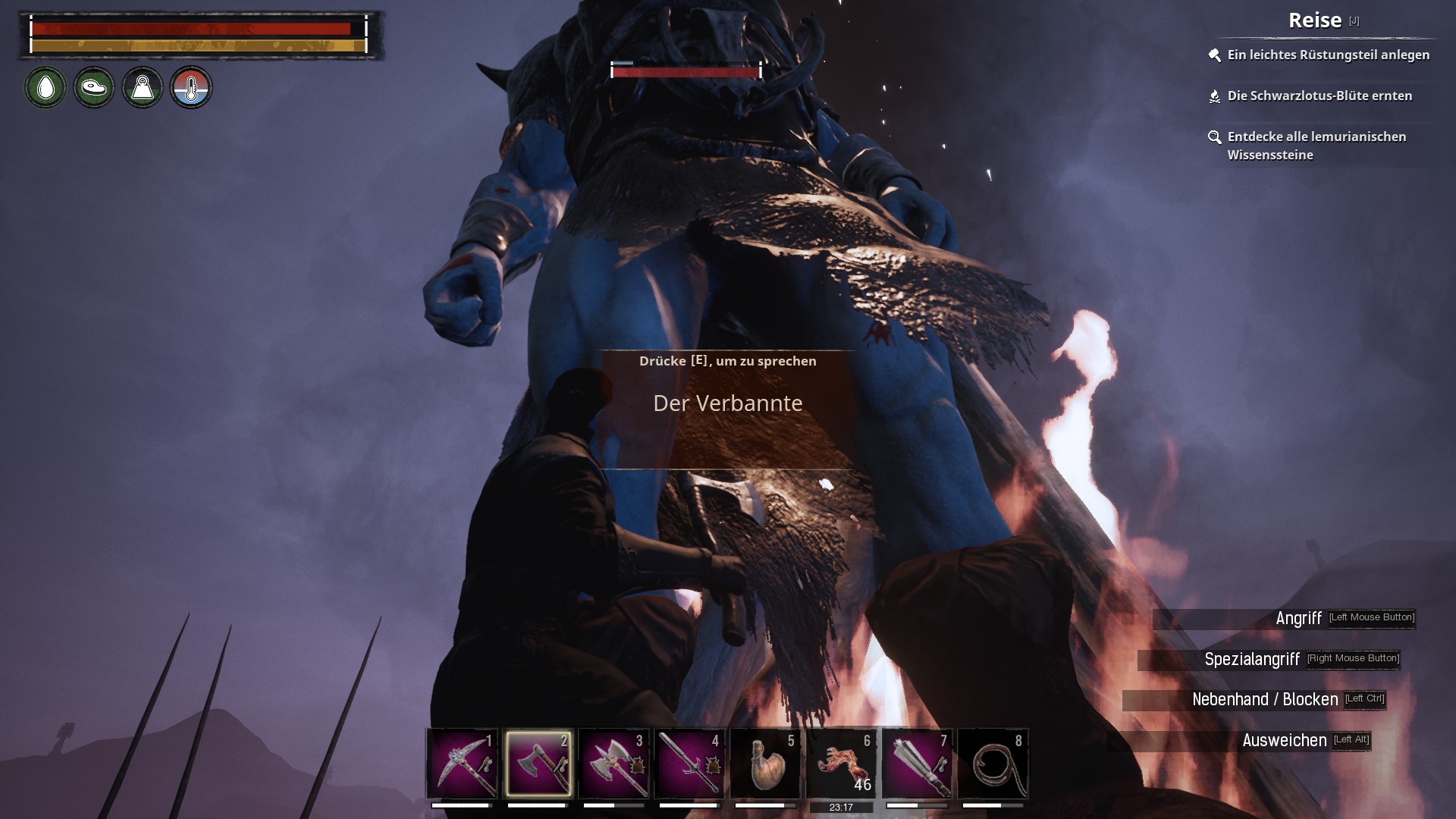
Task: Click the temperature thermometer status icon
Action: 191,87
